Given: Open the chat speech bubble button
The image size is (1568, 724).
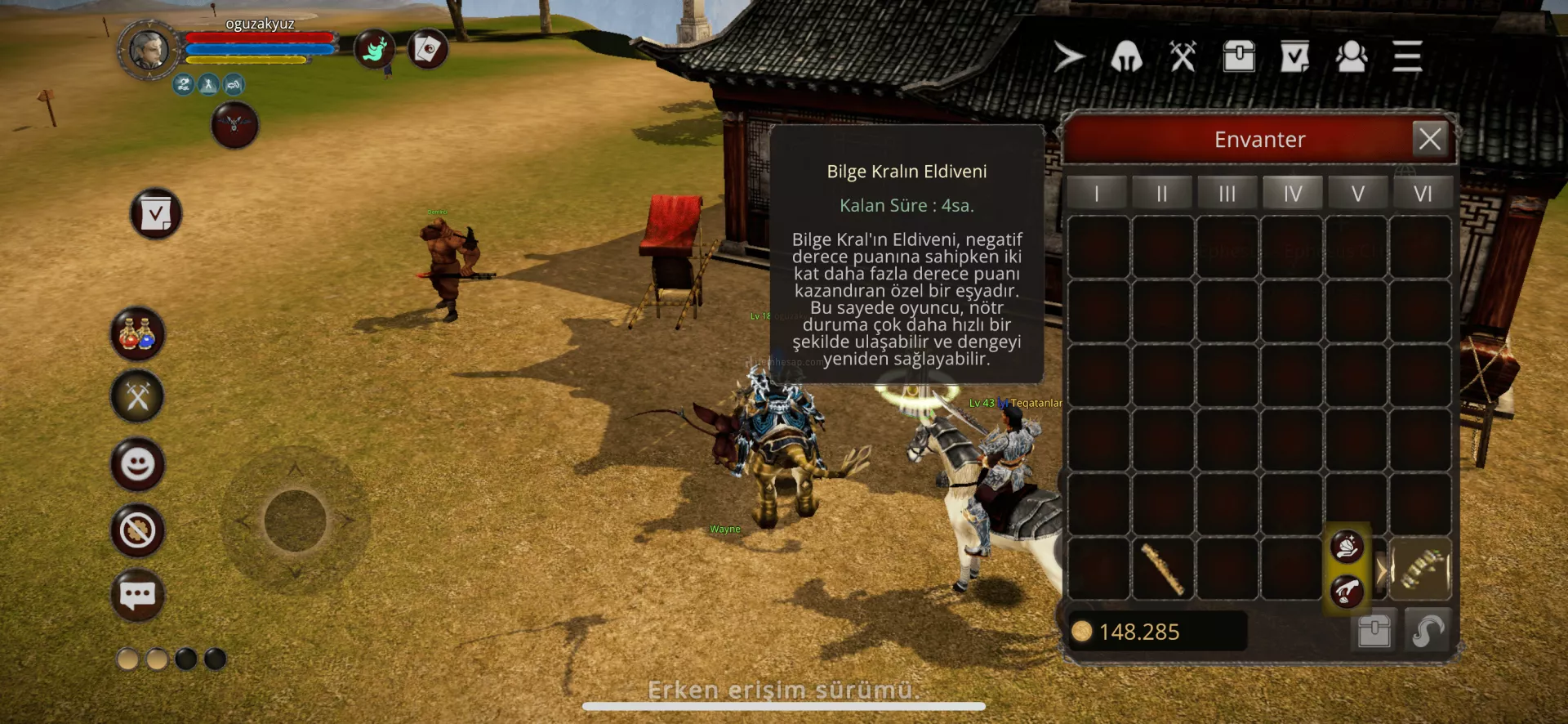Looking at the screenshot, I should coord(137,595).
